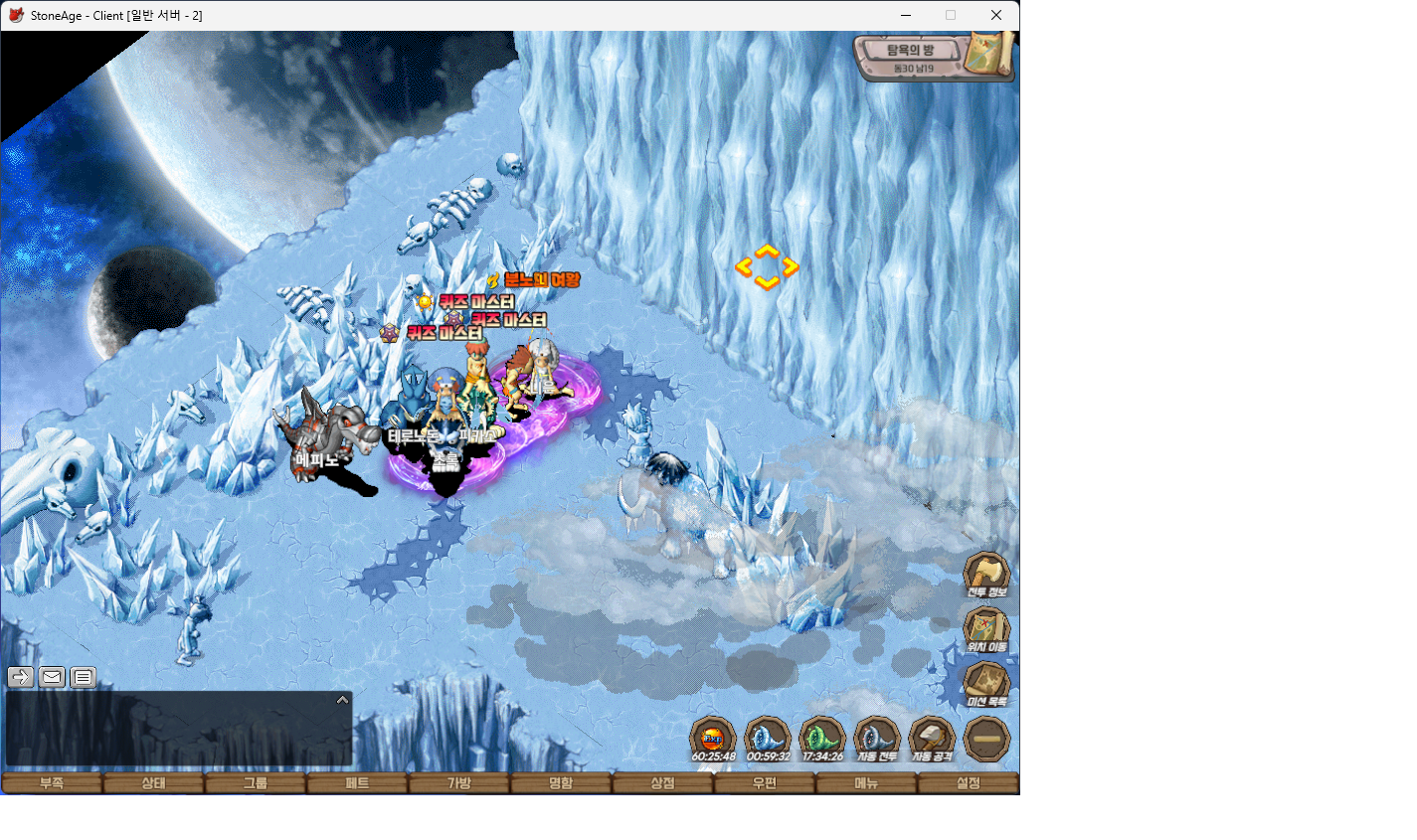1417x840 pixels.
Task: Open the 가방 (bag) inventory
Action: click(458, 783)
